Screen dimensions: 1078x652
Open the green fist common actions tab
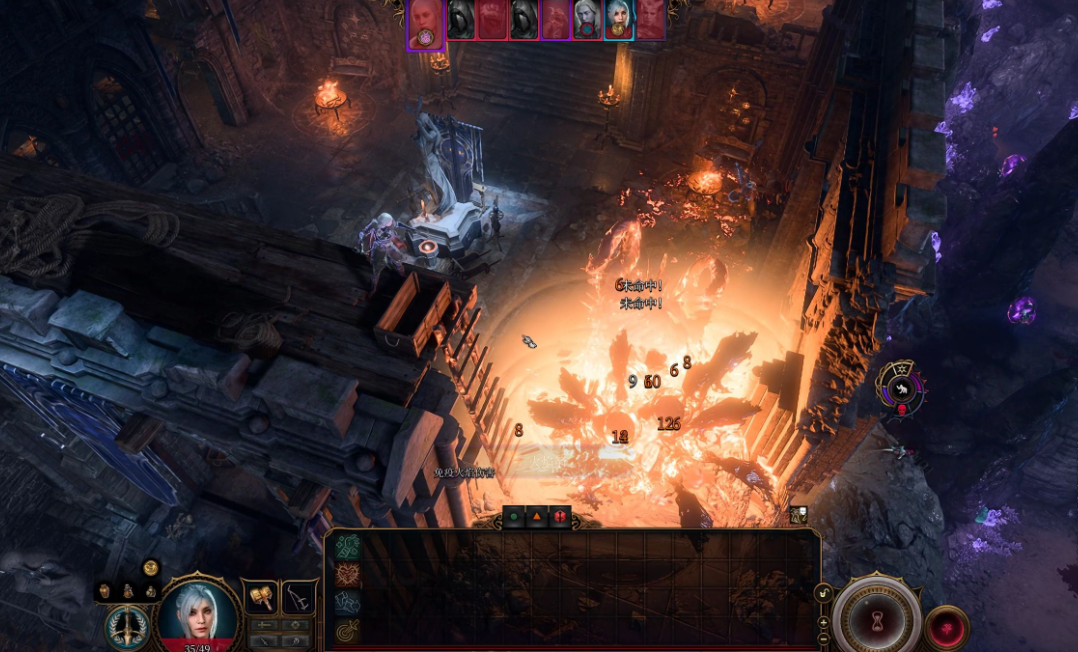347,546
